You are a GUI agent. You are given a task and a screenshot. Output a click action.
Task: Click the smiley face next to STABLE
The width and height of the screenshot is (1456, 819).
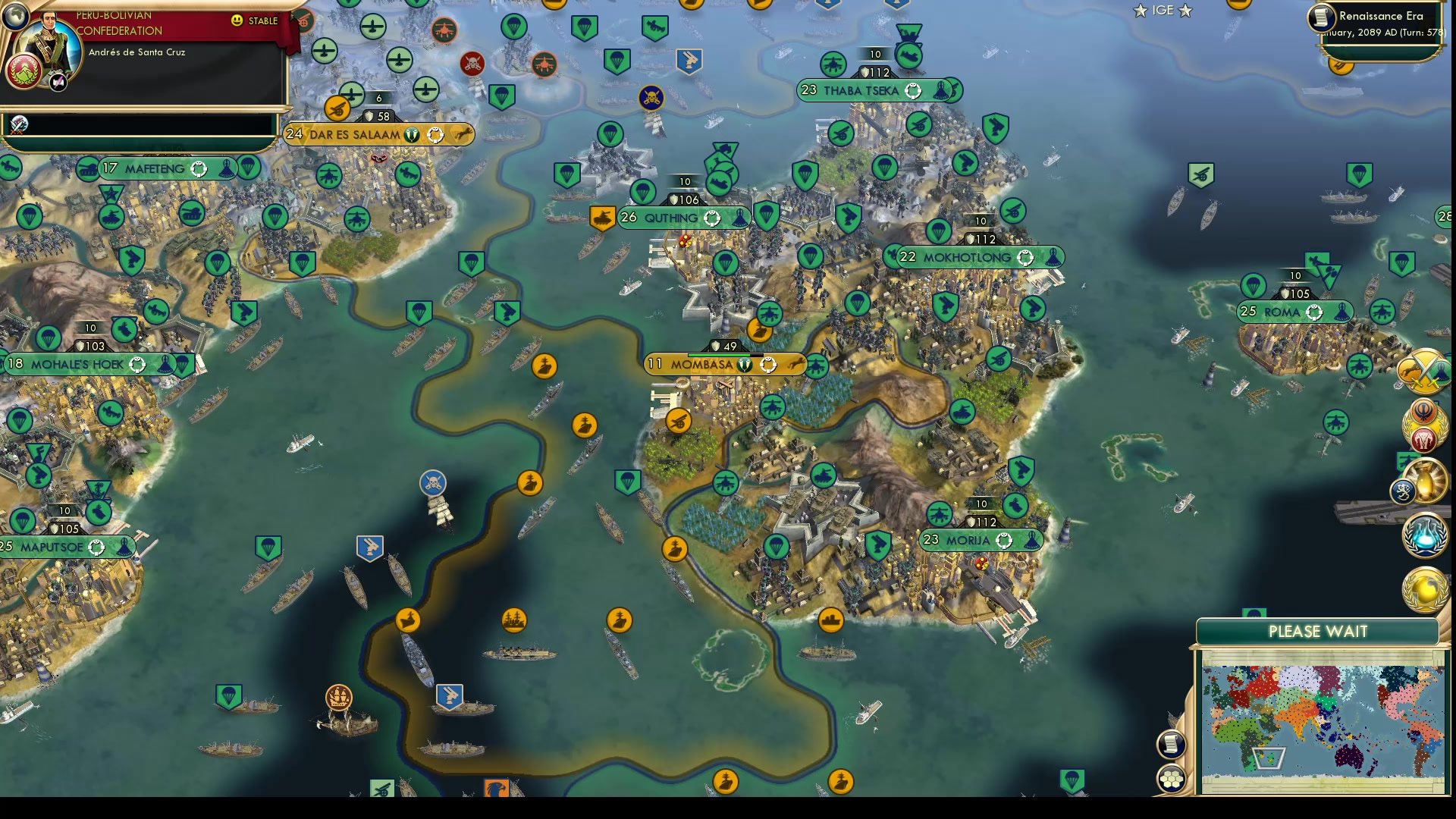click(238, 22)
